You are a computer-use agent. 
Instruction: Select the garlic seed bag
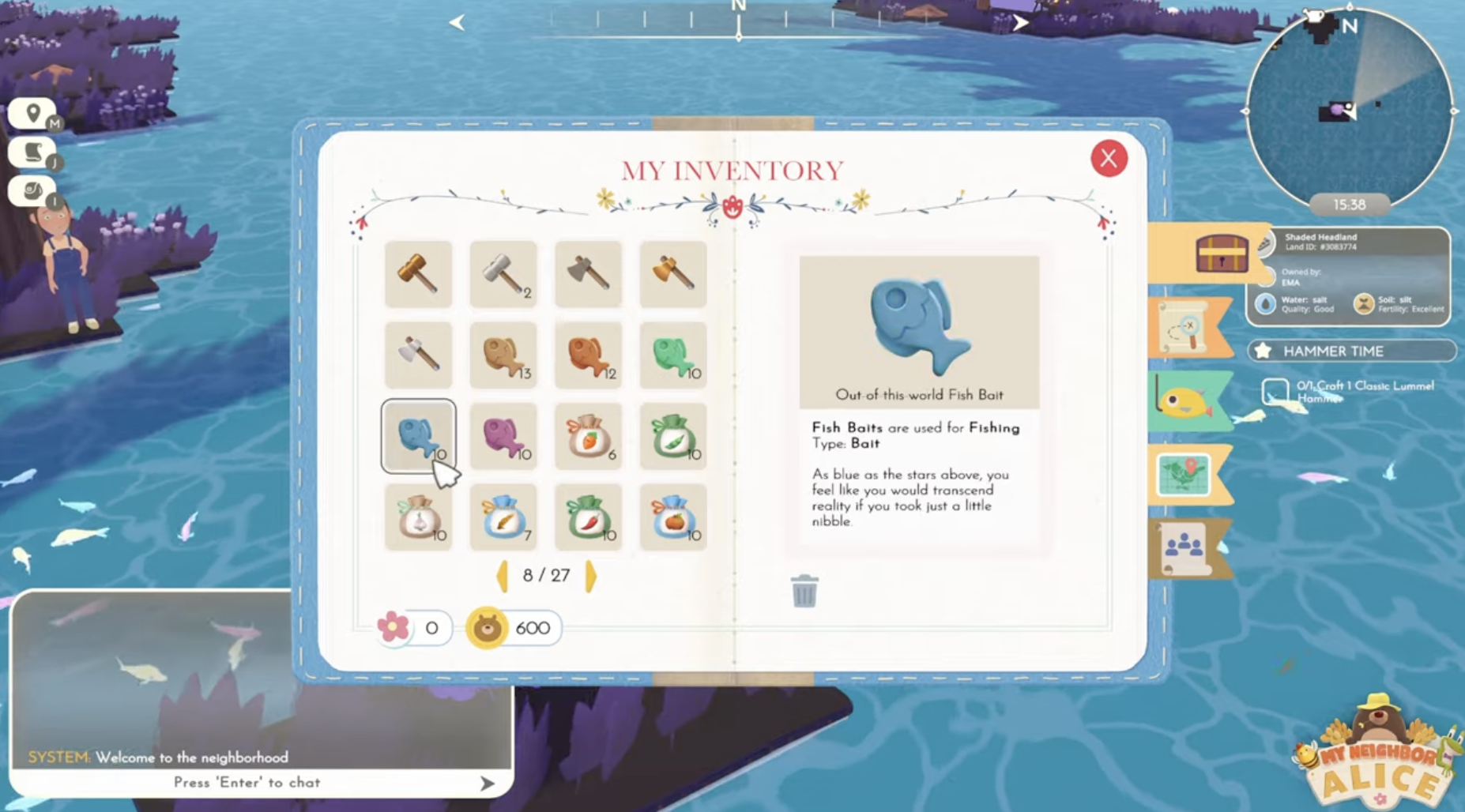click(x=418, y=517)
